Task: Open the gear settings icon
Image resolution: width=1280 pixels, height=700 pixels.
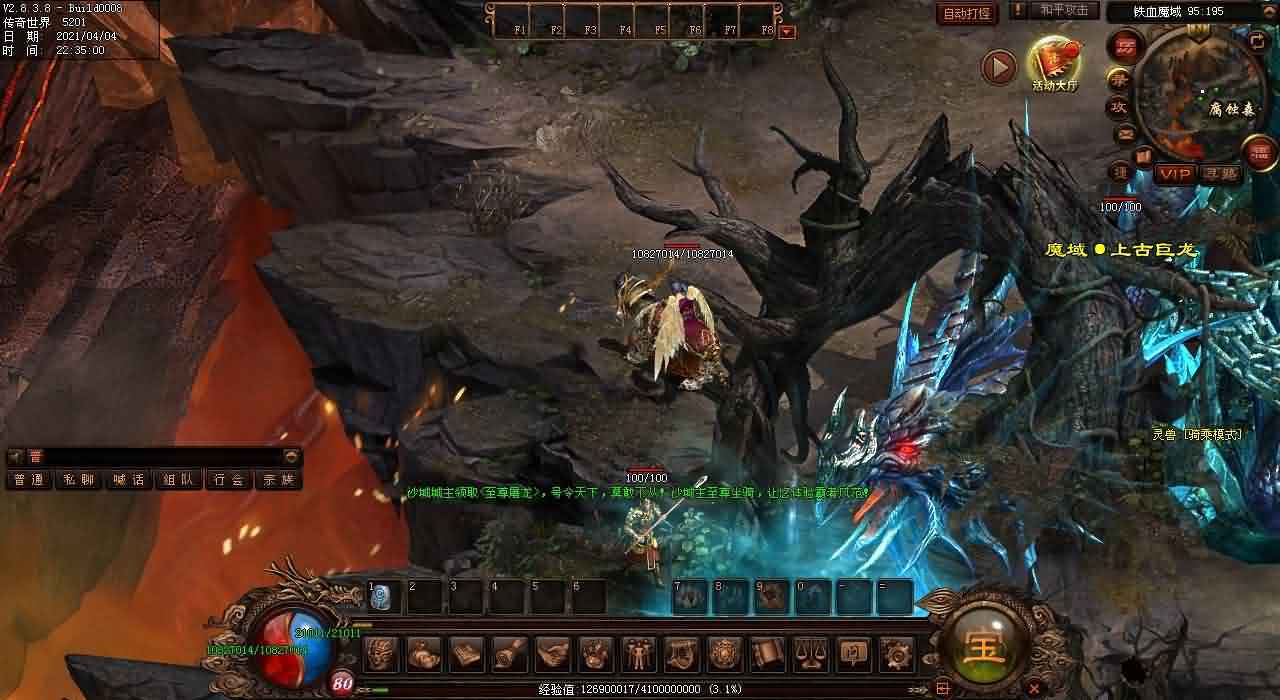Action: tap(896, 654)
